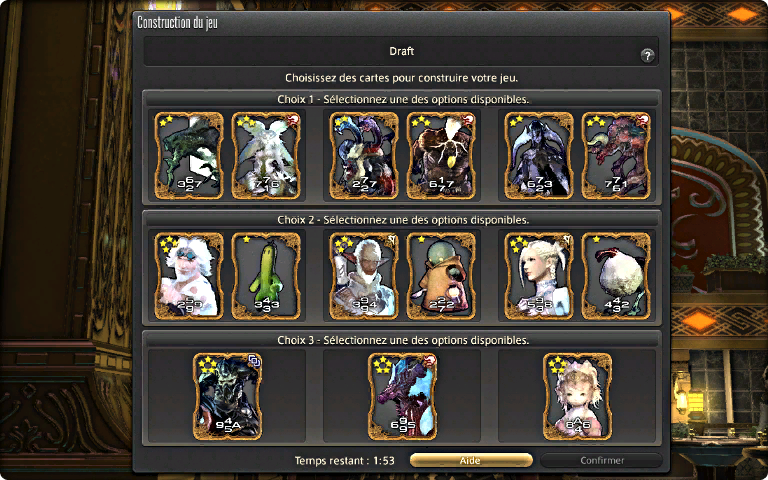This screenshot has width=768, height=480.
Task: Select the red horned behemoth card
Action: pos(616,155)
